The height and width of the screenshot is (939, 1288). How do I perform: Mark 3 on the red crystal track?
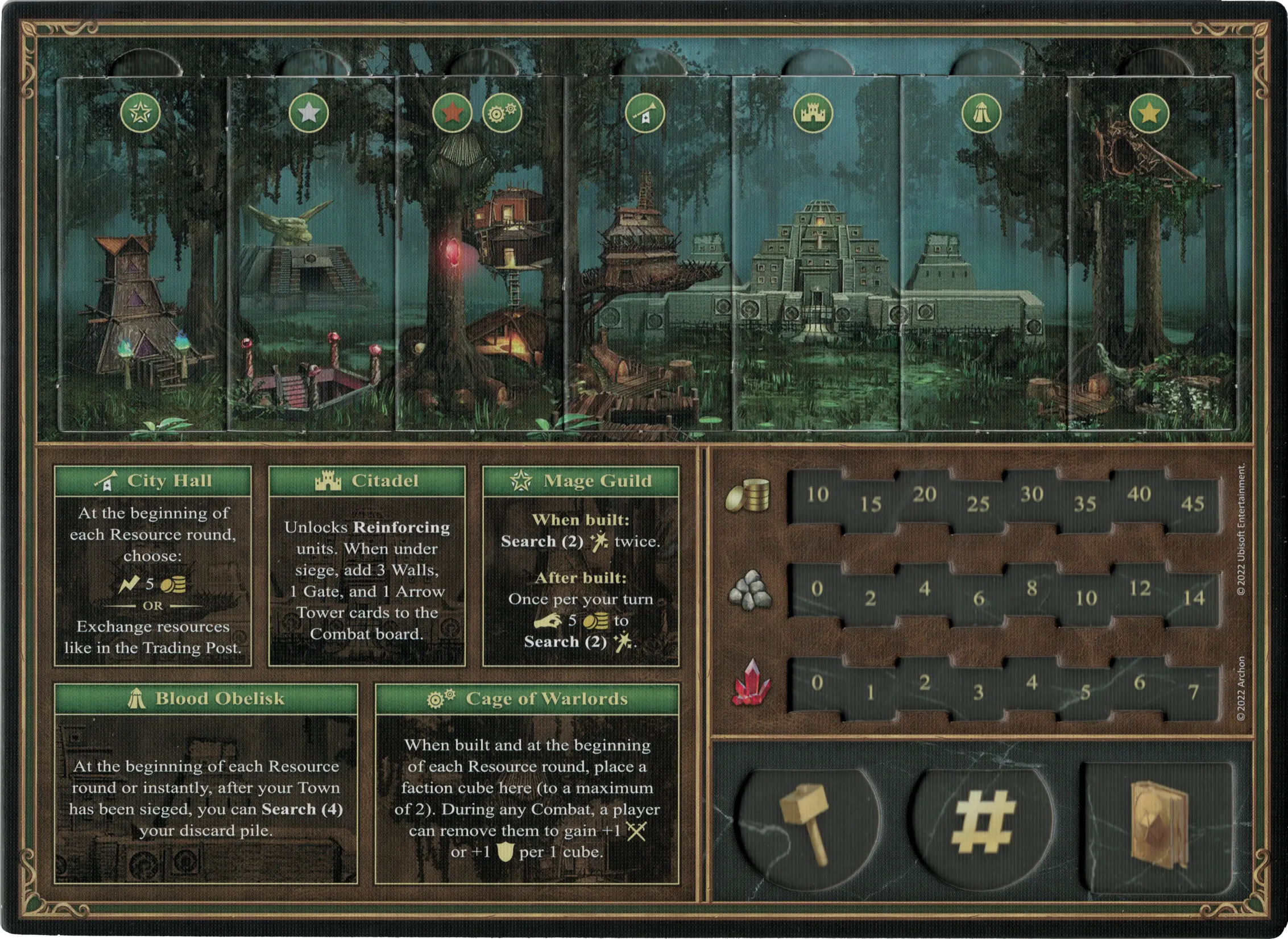point(978,692)
